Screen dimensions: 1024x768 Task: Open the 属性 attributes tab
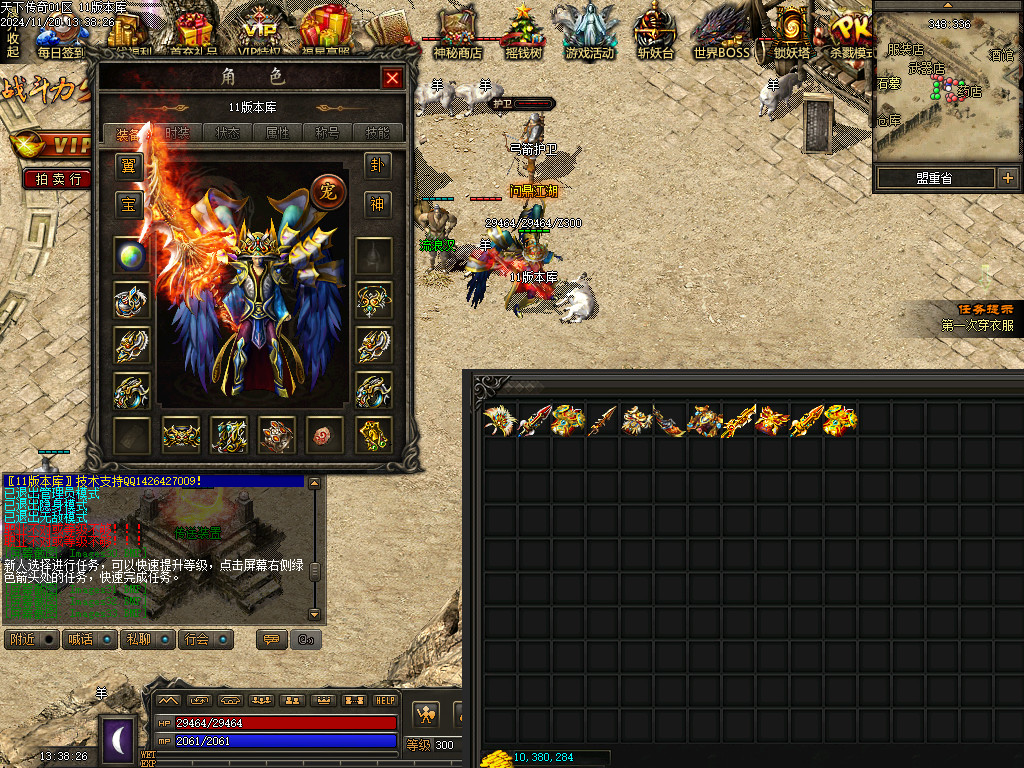[277, 133]
